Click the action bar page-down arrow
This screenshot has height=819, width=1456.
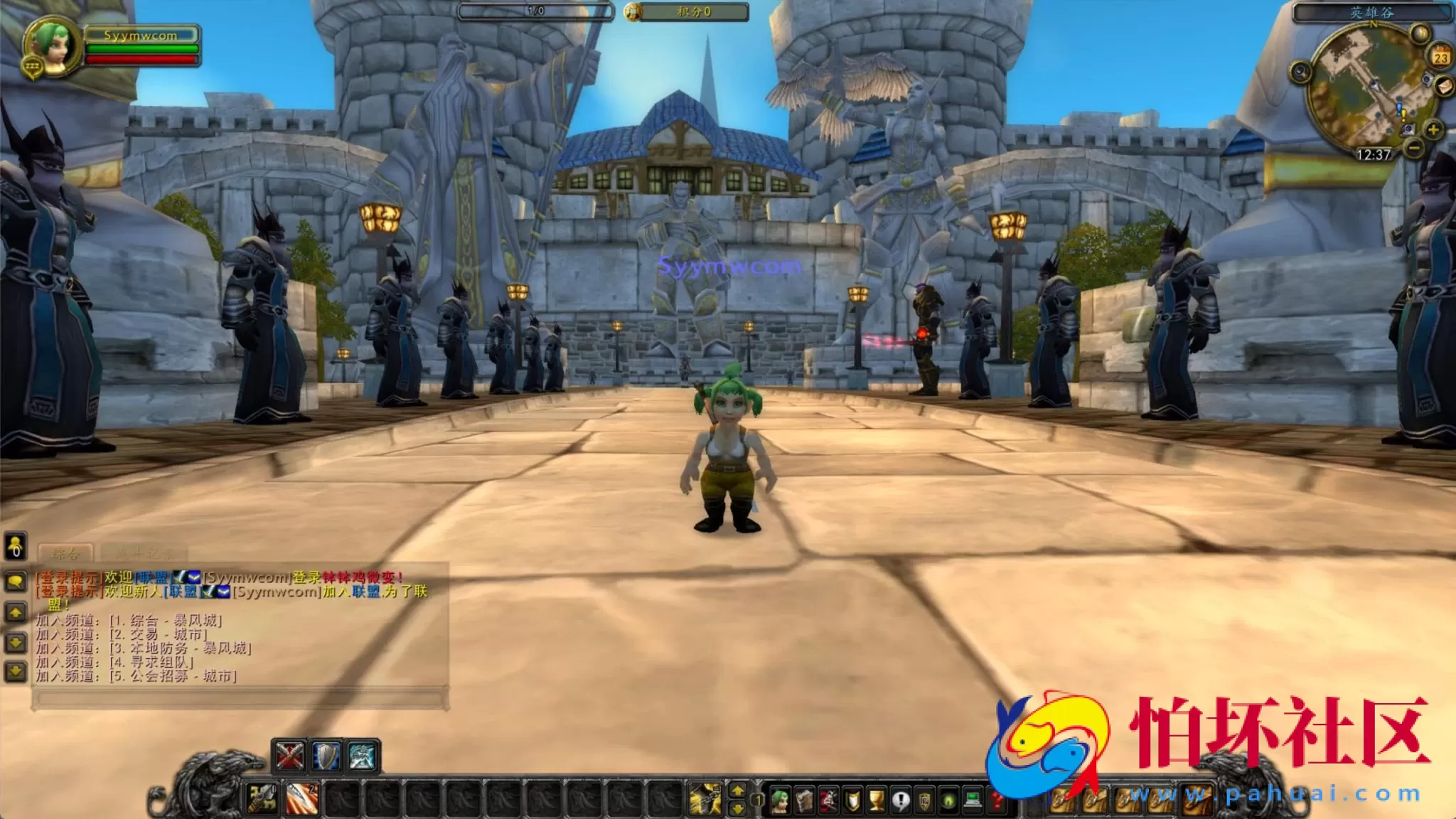[738, 809]
